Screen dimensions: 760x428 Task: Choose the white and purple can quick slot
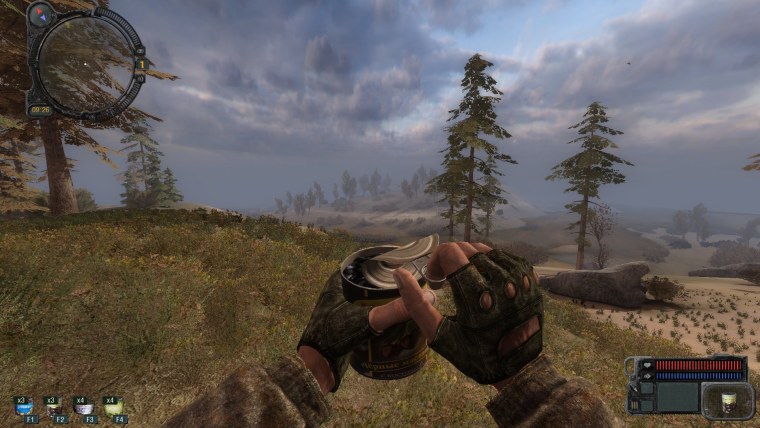tap(83, 406)
